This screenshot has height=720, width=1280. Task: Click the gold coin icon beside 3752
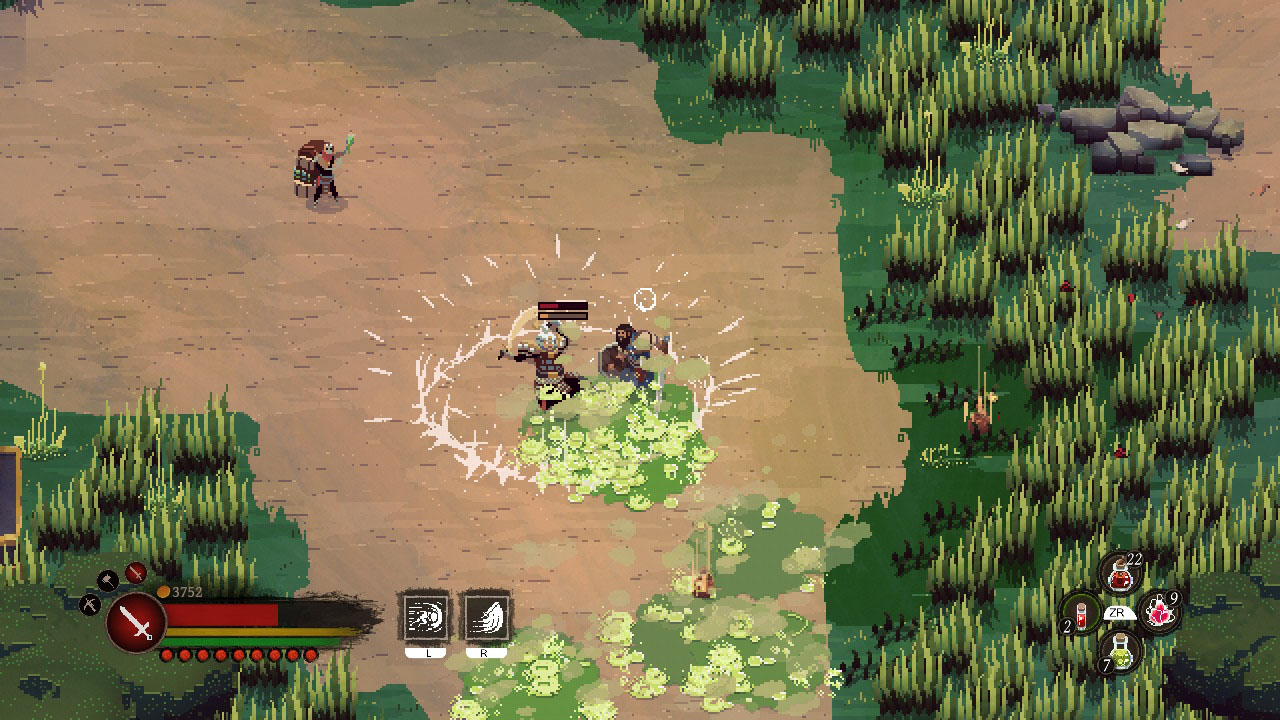click(x=164, y=591)
